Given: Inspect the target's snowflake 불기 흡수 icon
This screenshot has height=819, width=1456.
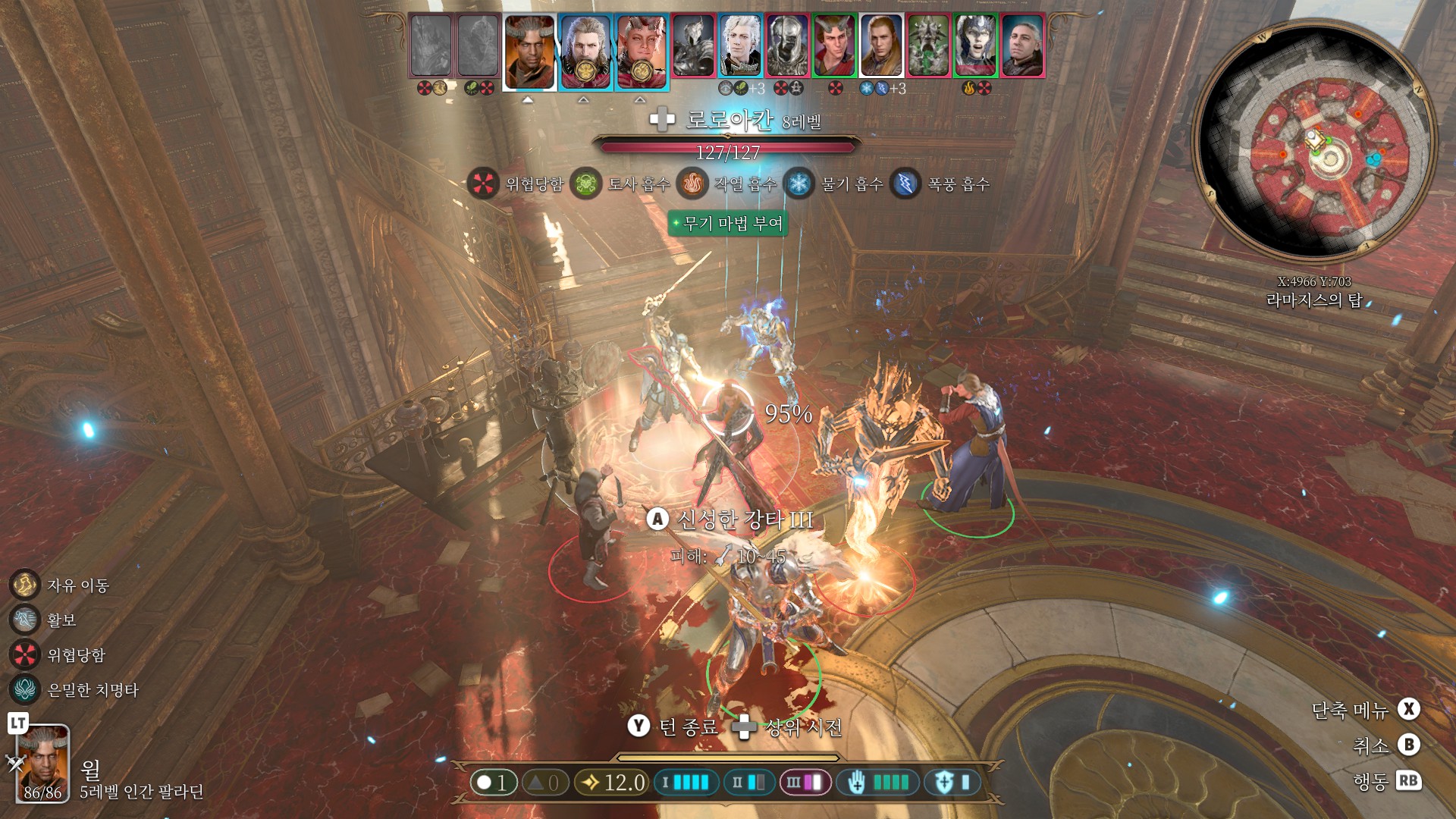Looking at the screenshot, I should (798, 184).
